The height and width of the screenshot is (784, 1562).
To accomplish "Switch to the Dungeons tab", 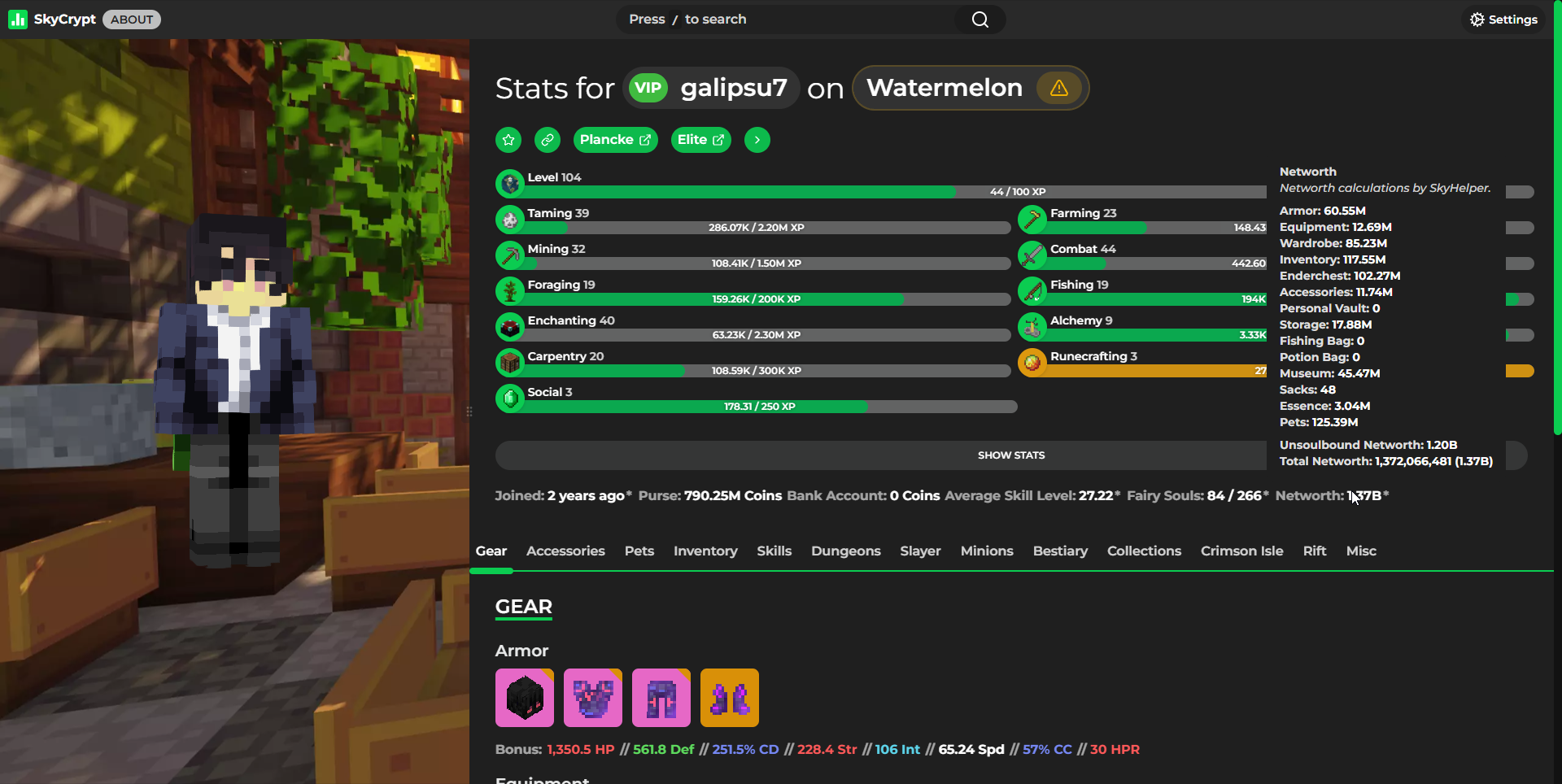I will (x=845, y=551).
